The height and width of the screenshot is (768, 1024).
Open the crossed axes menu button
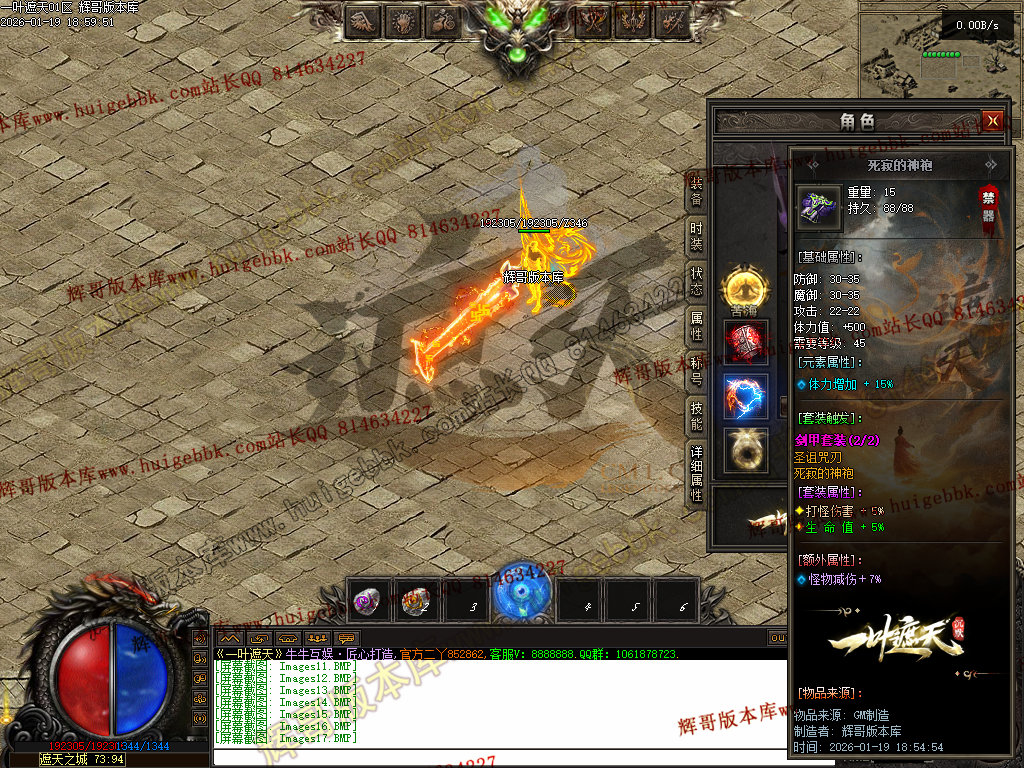(x=595, y=20)
